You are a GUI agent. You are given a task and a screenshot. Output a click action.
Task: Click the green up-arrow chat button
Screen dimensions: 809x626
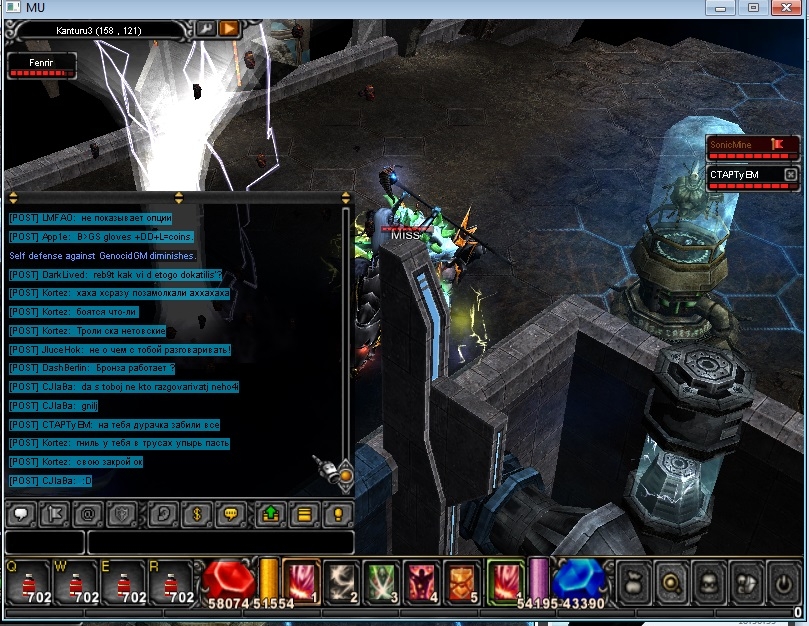(x=270, y=515)
